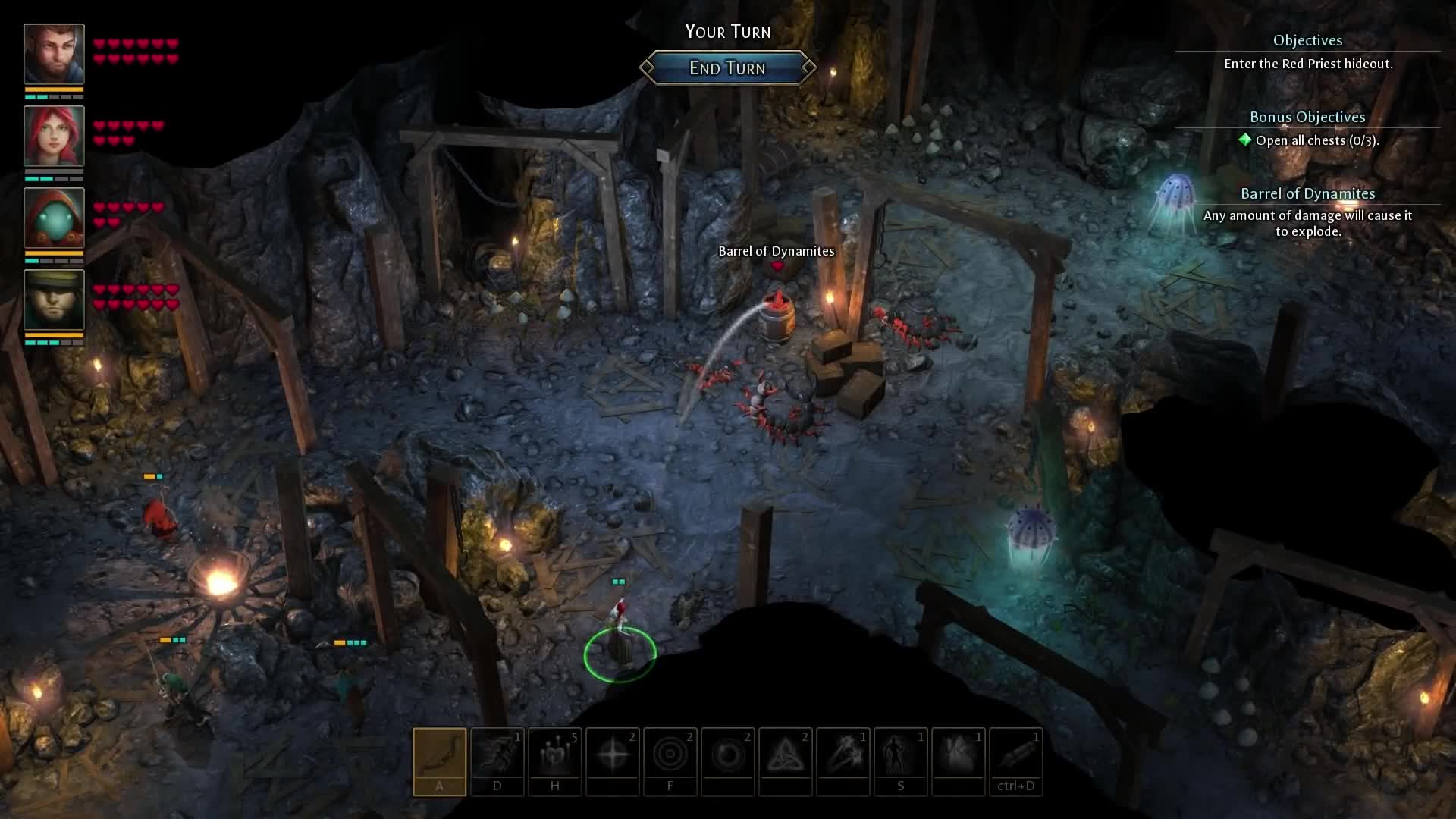
Task: Click the bearded warrior's portrait
Action: pos(54,52)
